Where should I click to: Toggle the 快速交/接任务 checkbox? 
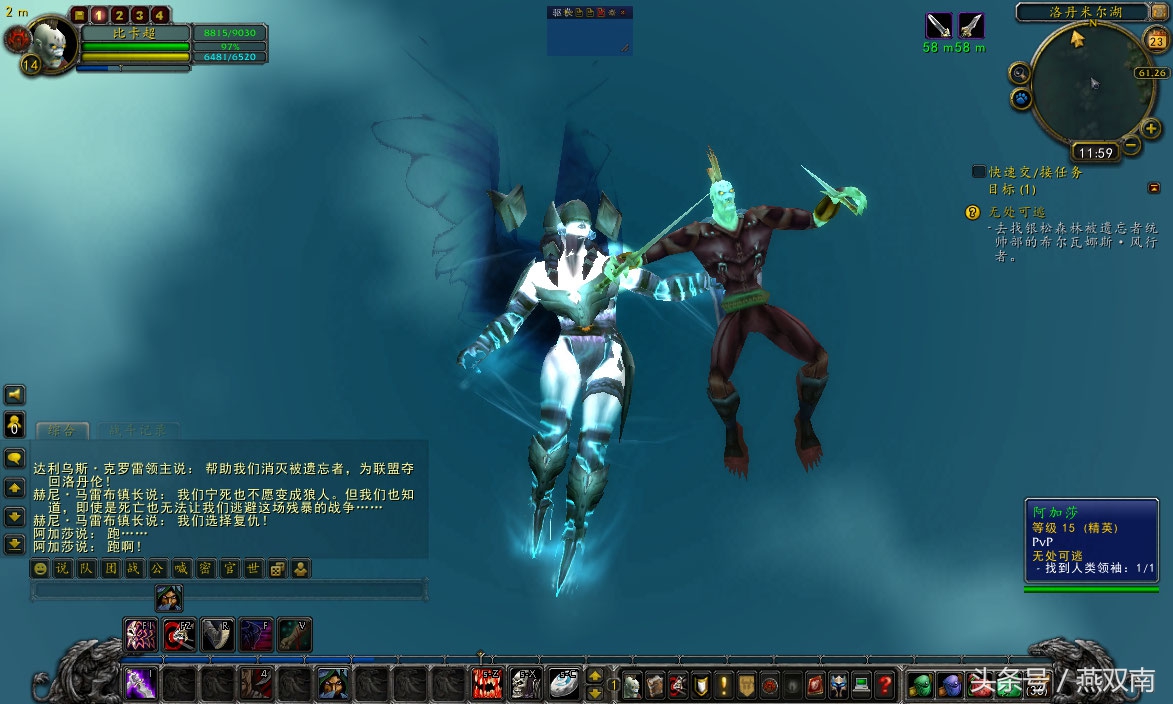tap(979, 172)
